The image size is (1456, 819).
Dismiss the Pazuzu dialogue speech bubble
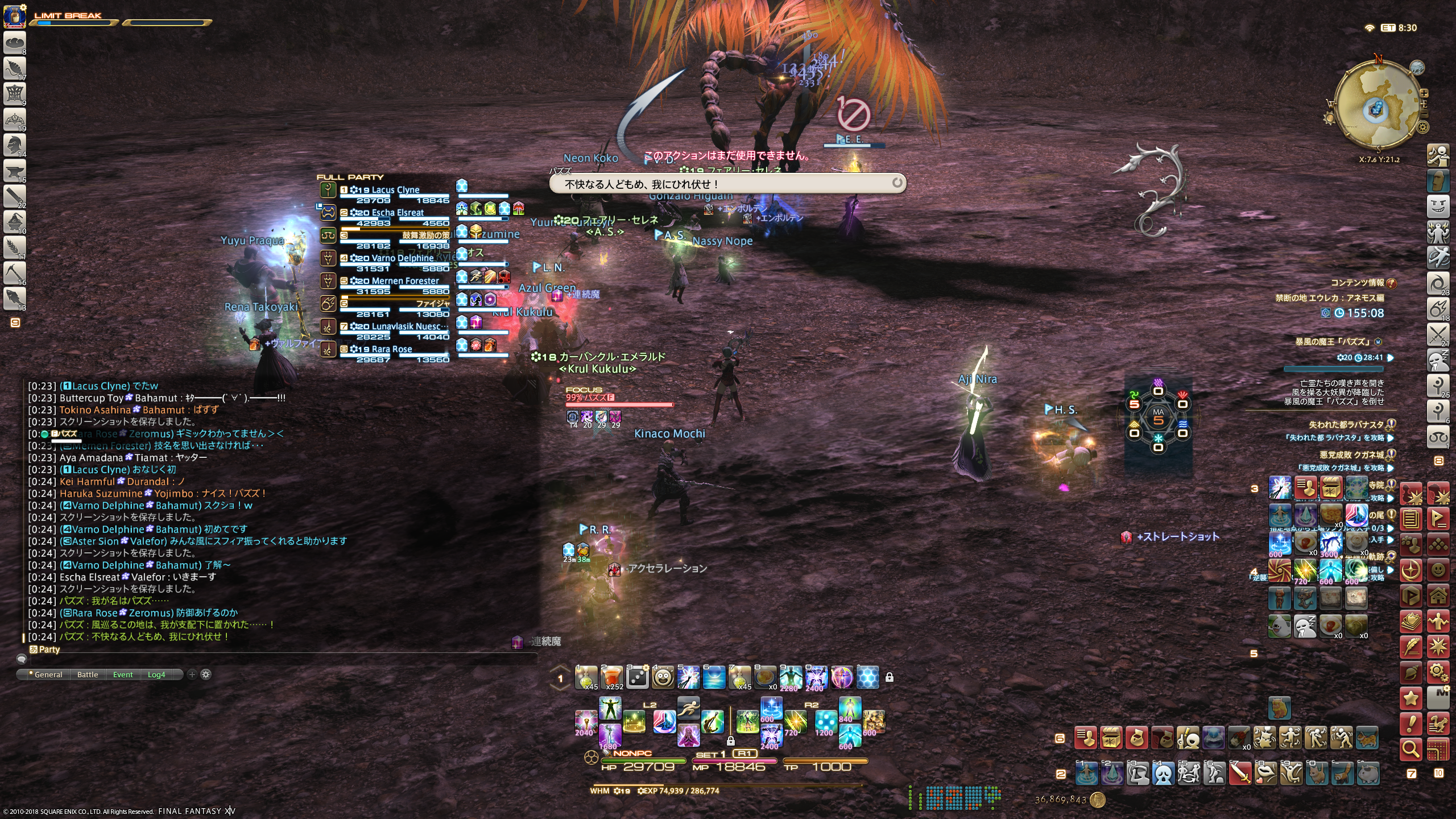pos(897,183)
